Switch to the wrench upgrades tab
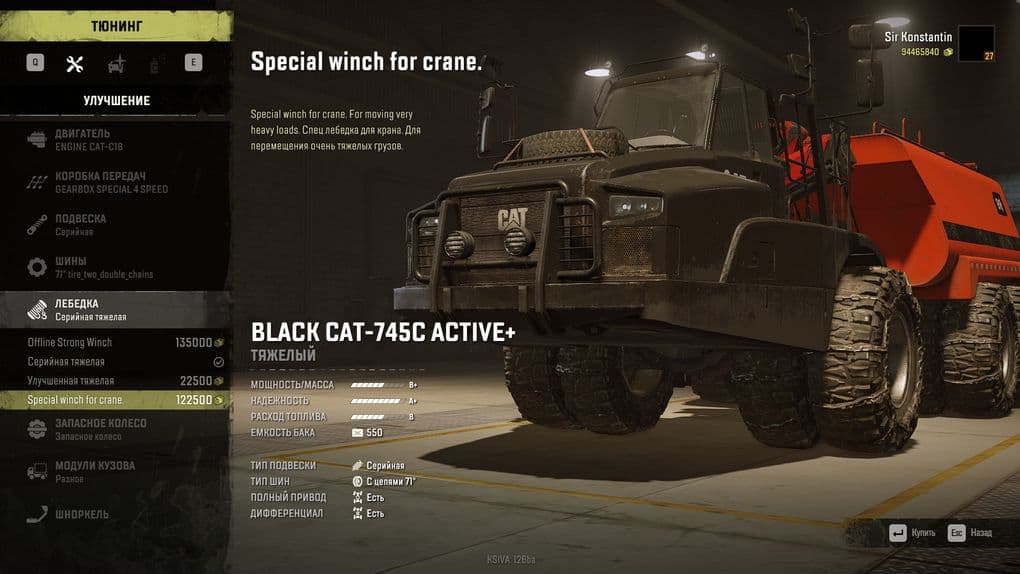 coord(74,63)
